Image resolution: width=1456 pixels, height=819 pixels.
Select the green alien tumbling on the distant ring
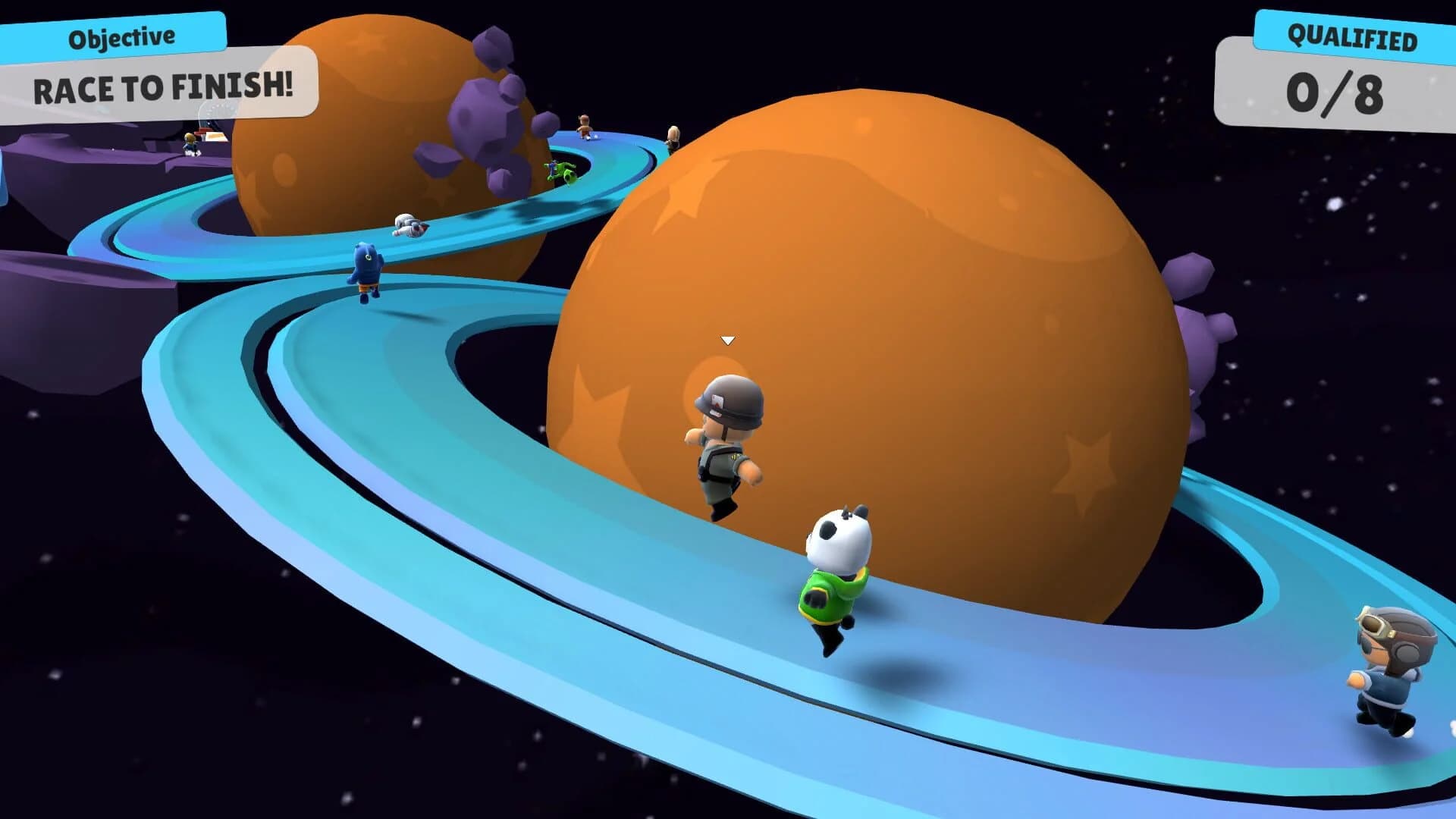pyautogui.click(x=560, y=171)
